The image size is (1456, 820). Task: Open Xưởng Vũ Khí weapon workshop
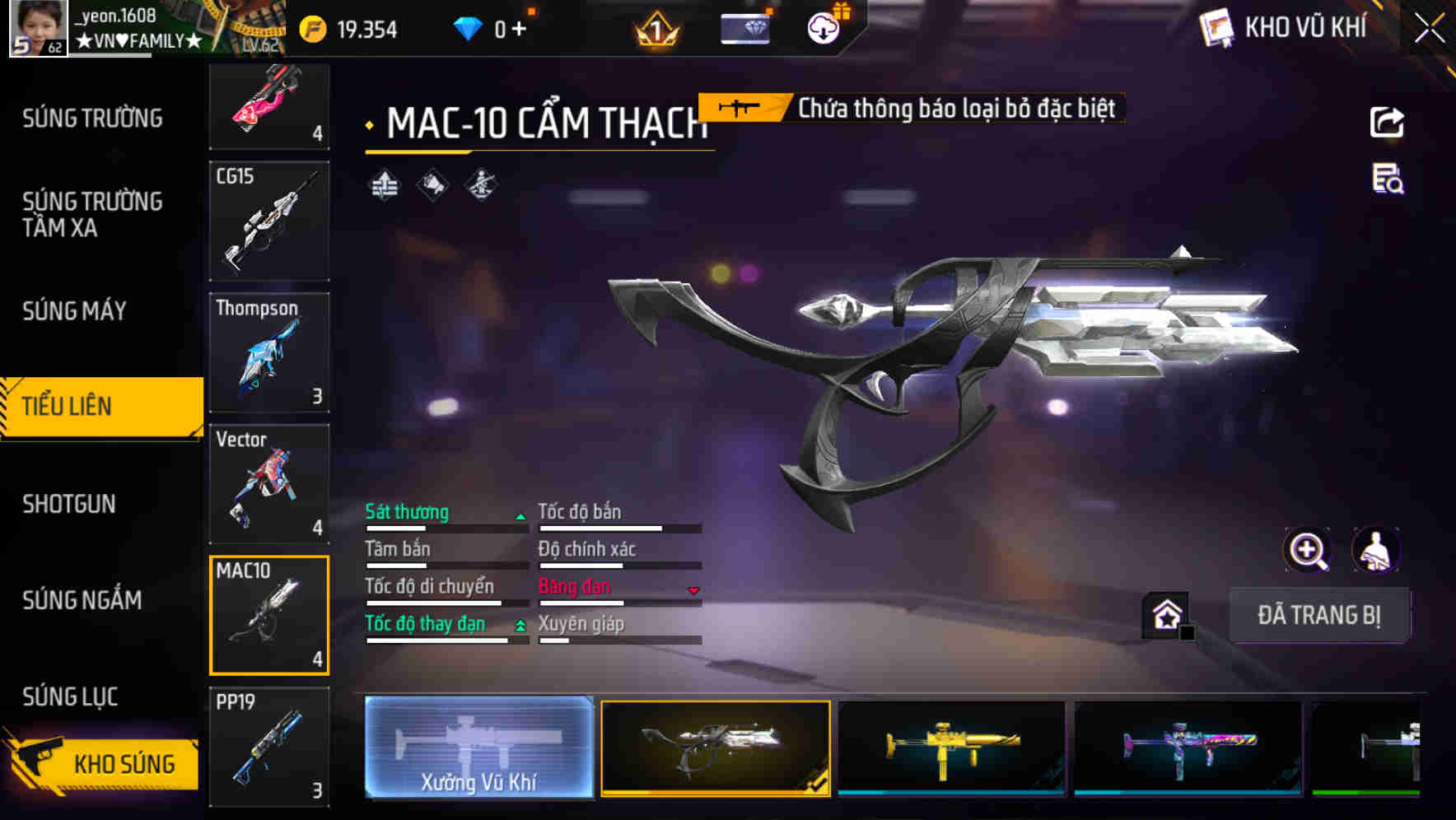tap(478, 747)
